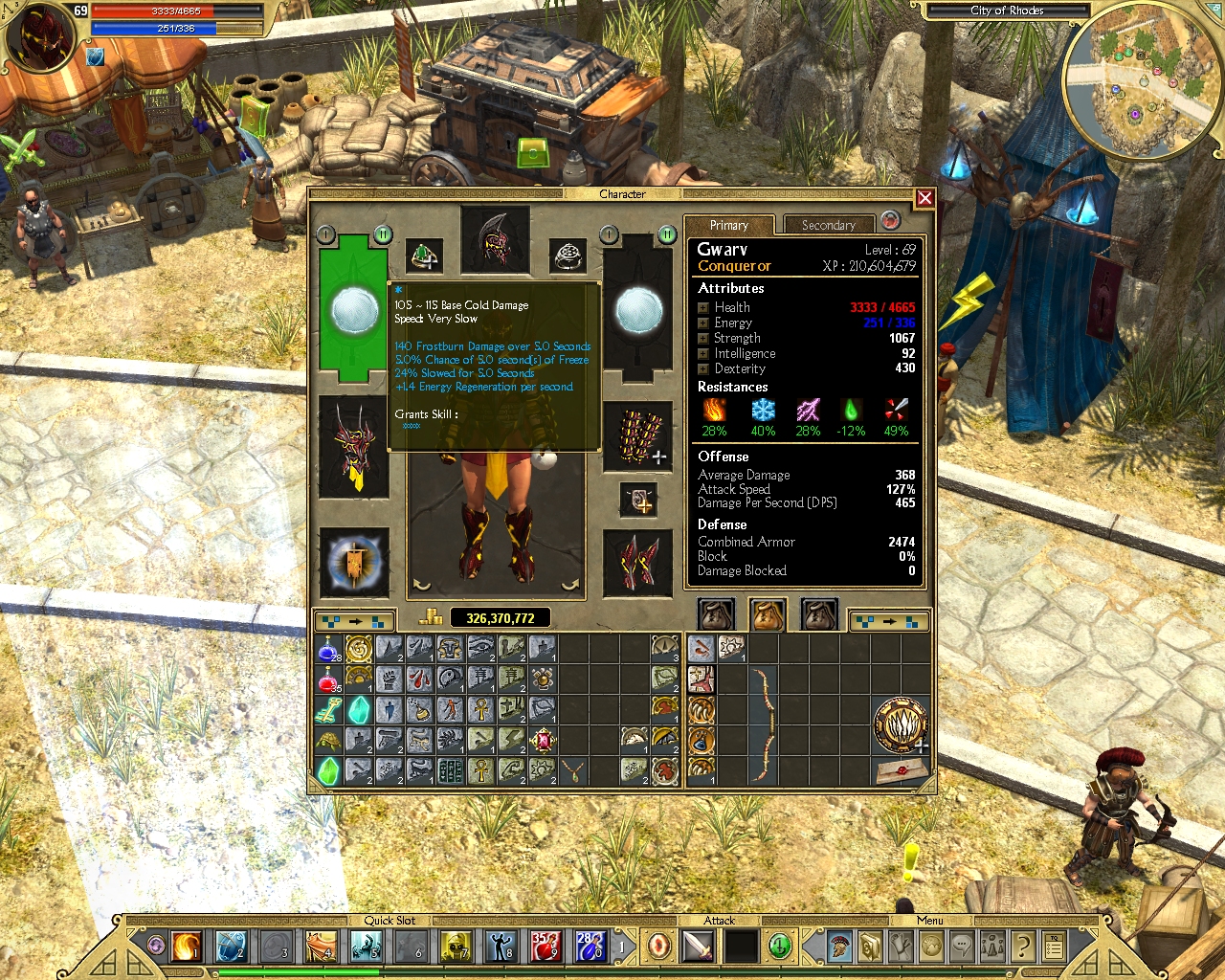
Task: Switch to the Secondary stats tab
Action: coord(829,225)
